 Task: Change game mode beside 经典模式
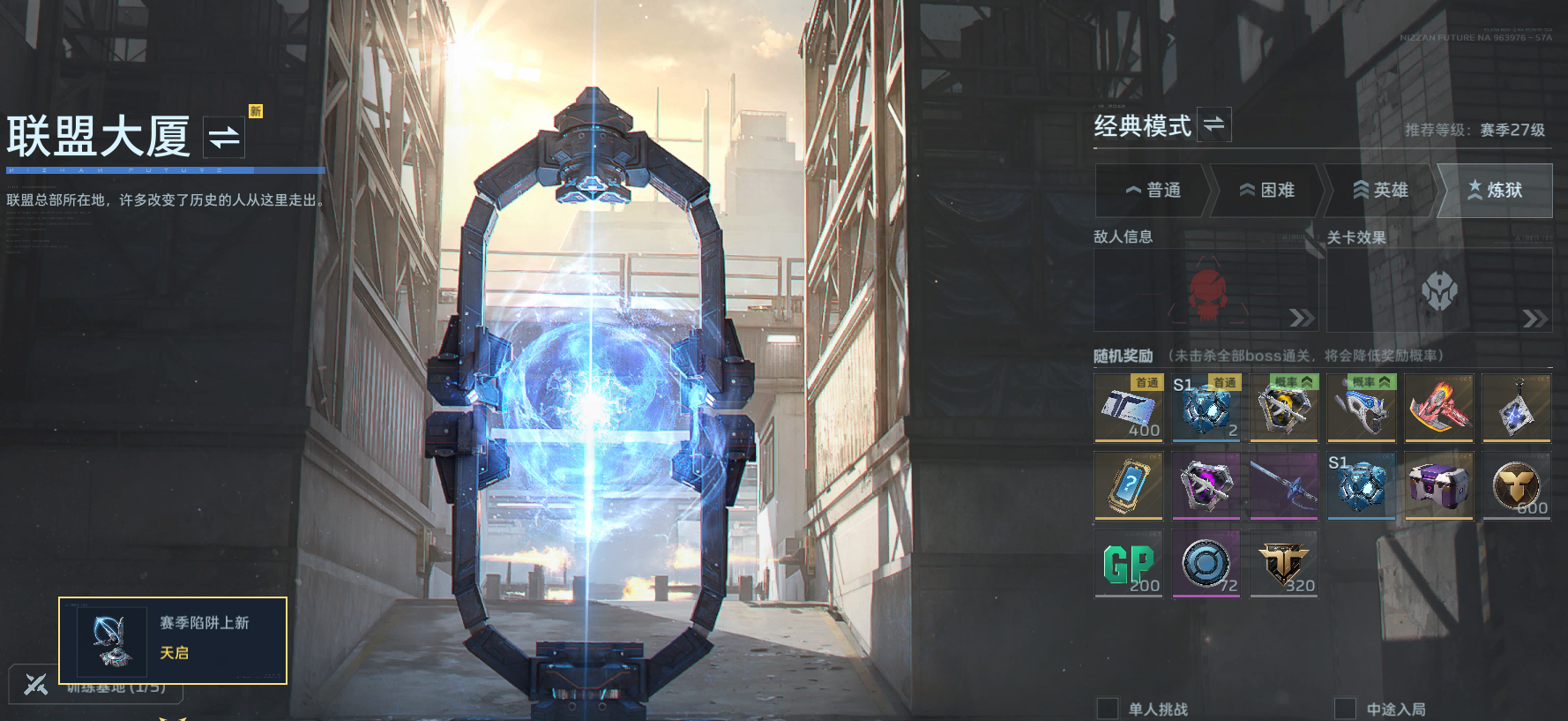(x=1214, y=124)
